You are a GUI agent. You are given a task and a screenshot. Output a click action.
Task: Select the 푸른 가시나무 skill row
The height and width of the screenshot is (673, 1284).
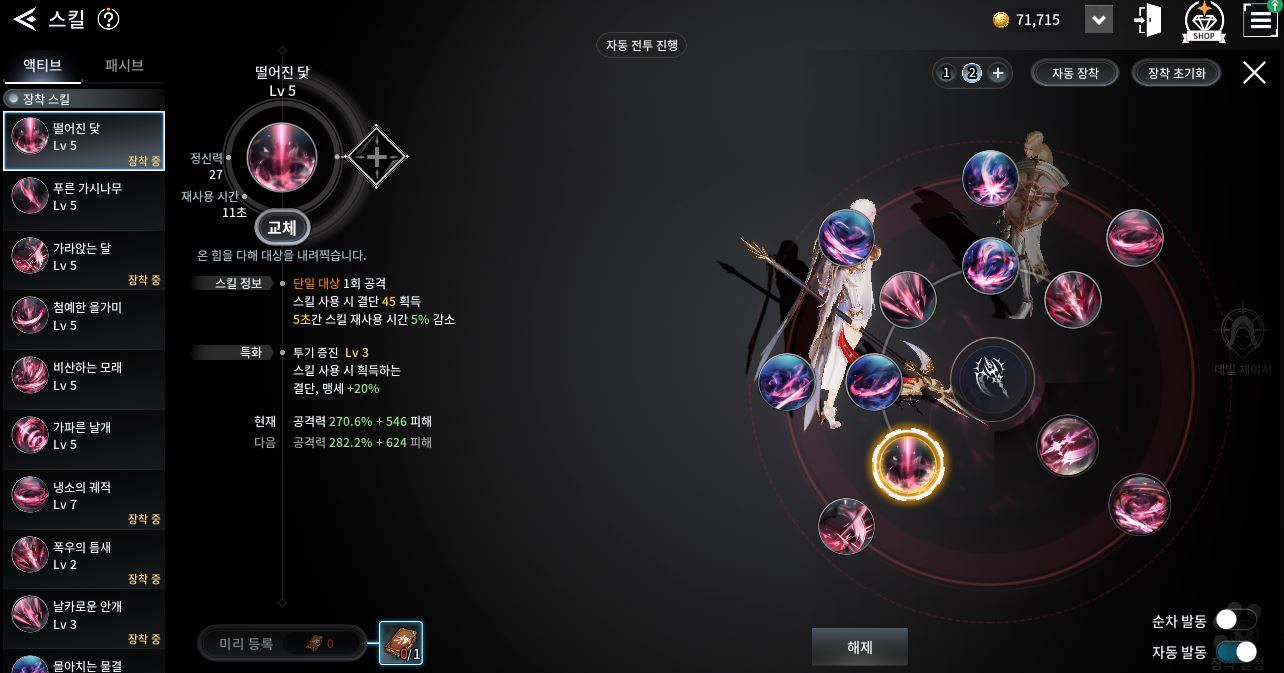tap(84, 197)
